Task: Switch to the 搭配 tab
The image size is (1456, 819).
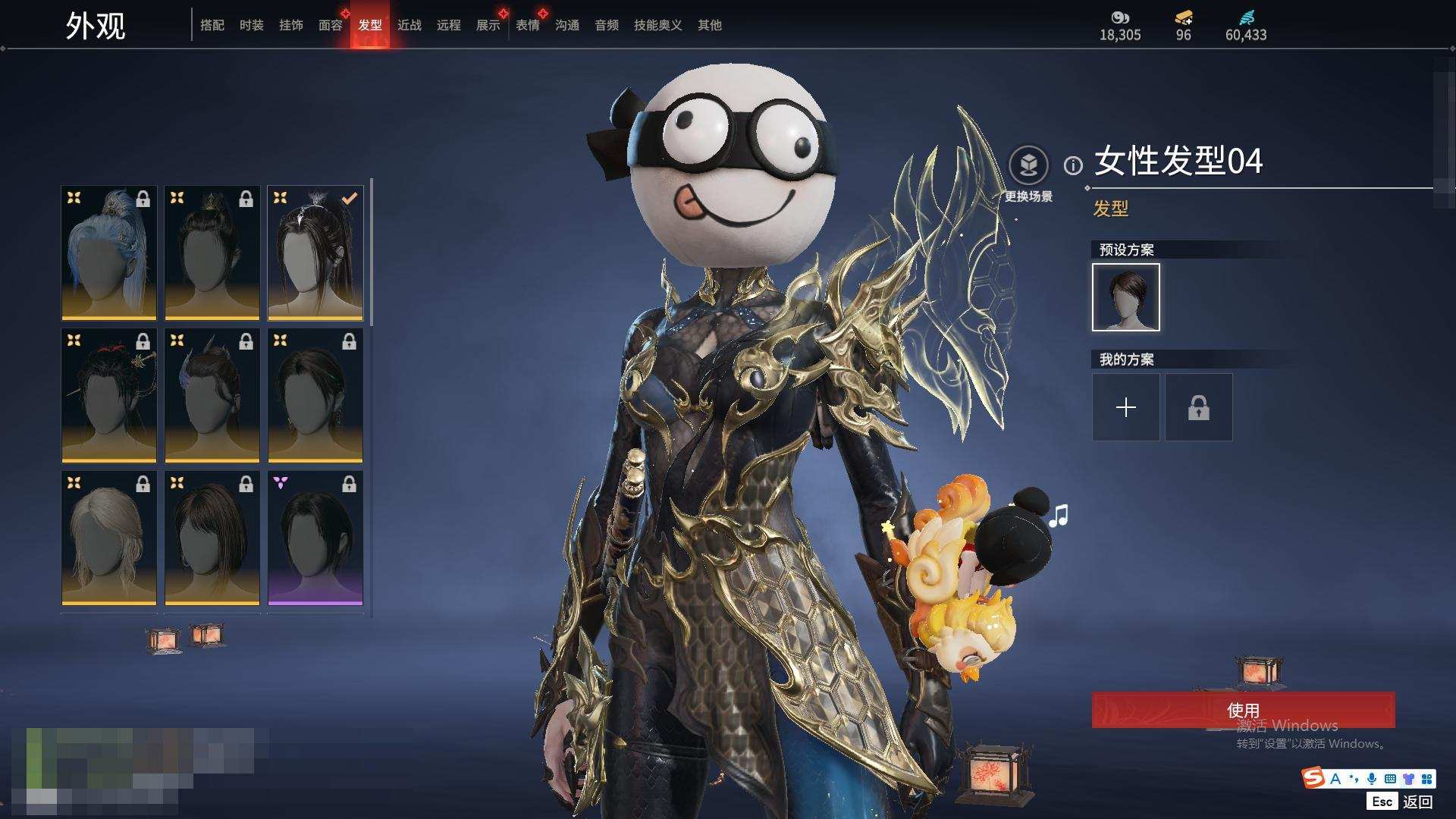Action: pos(212,25)
